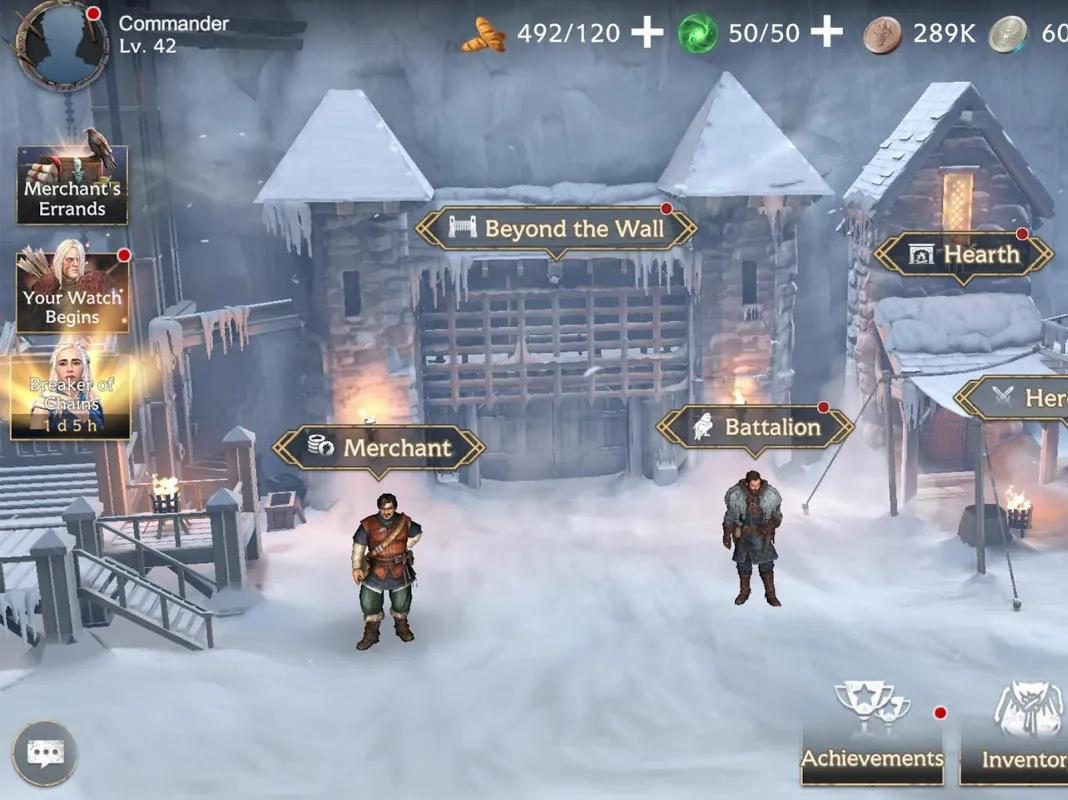Open the chat speech bubble
This screenshot has height=800, width=1068.
45,752
